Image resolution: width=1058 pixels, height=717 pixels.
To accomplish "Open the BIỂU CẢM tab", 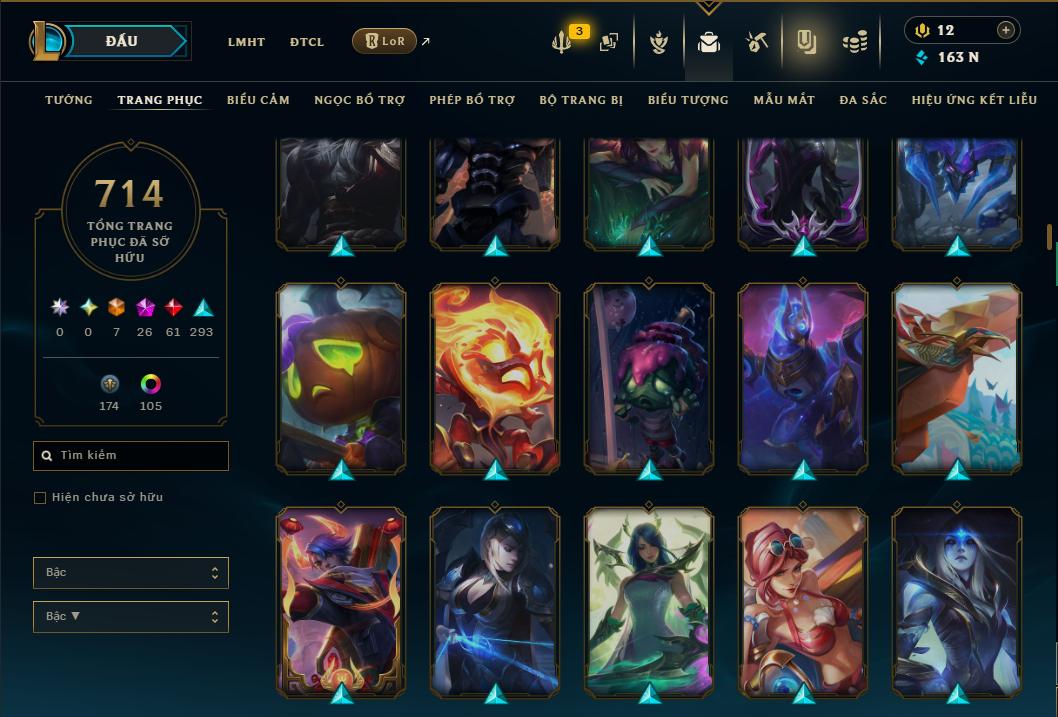I will pyautogui.click(x=258, y=100).
